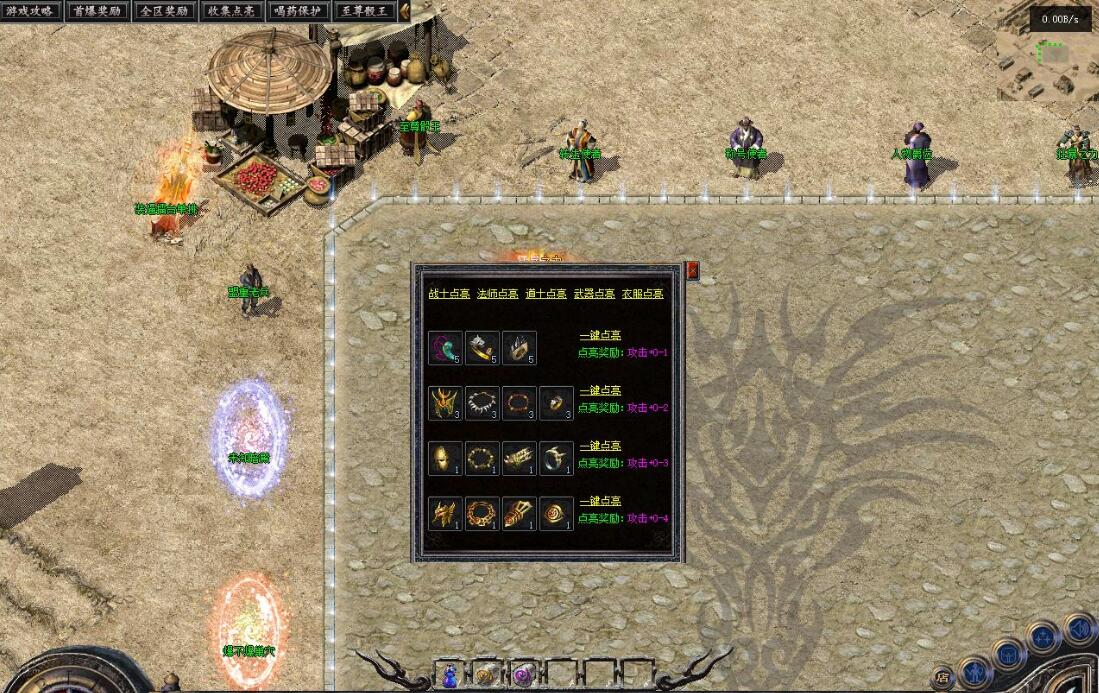
Task: Open the 喝药保护 potion protection settings
Action: pos(297,11)
